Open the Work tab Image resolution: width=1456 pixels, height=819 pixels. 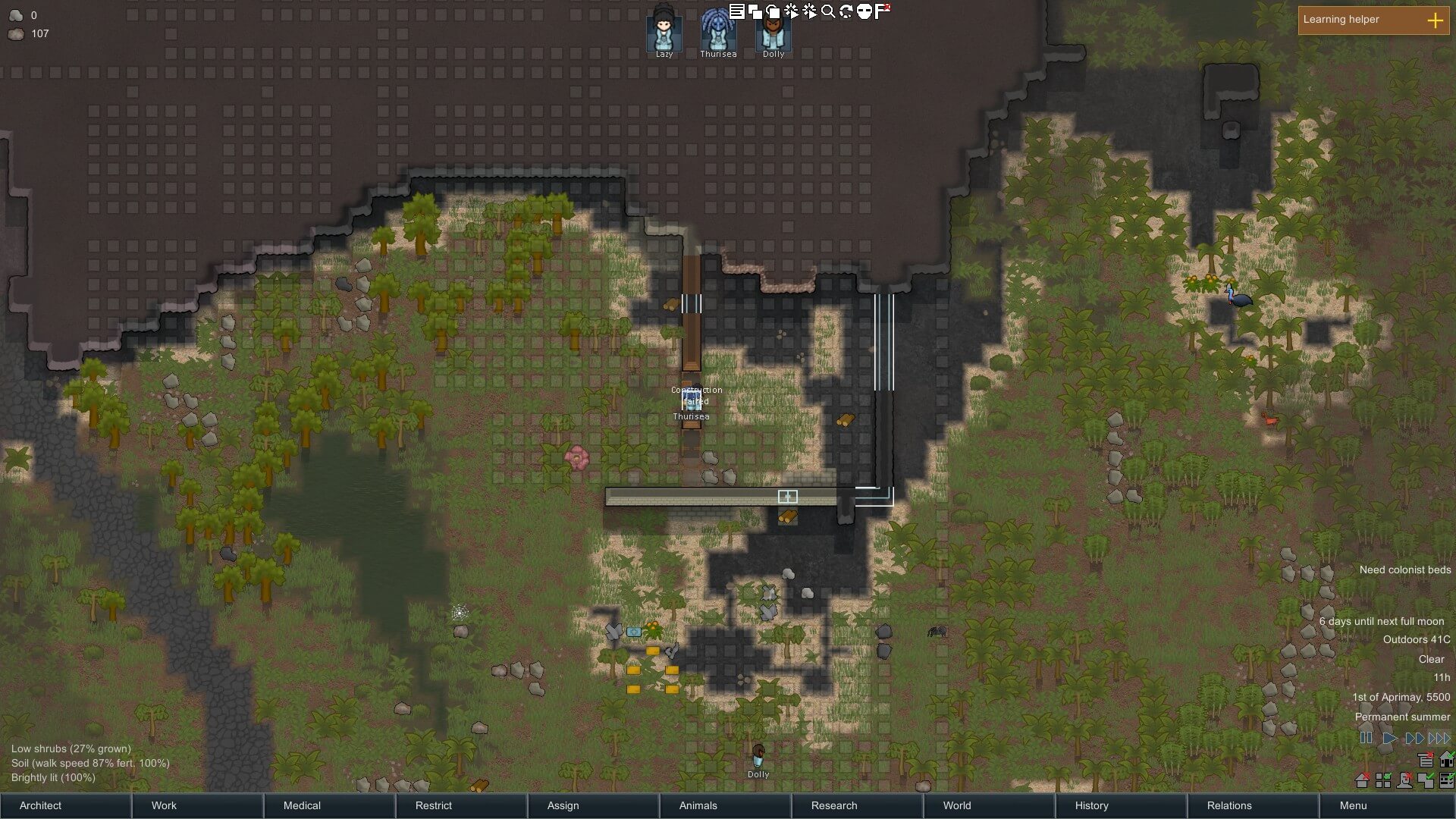[197, 805]
